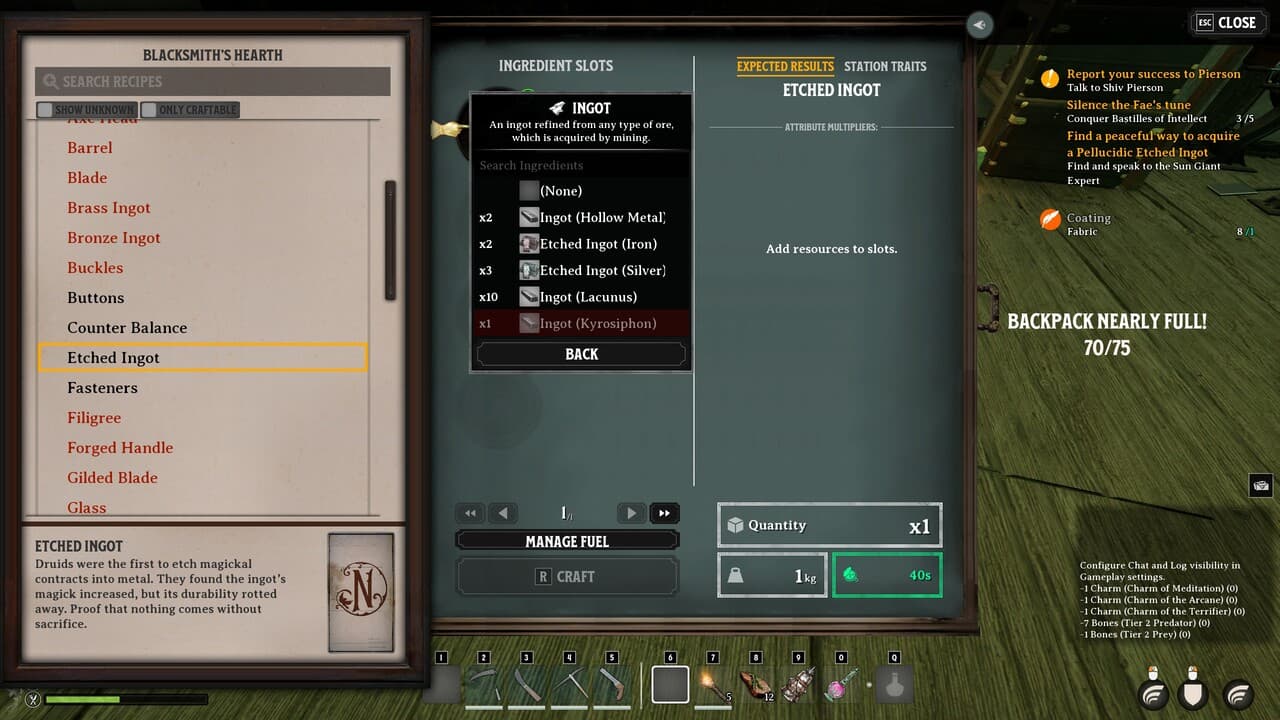Select the lantern in hotbar slot 9
Screen dimensions: 1280x720
point(799,683)
